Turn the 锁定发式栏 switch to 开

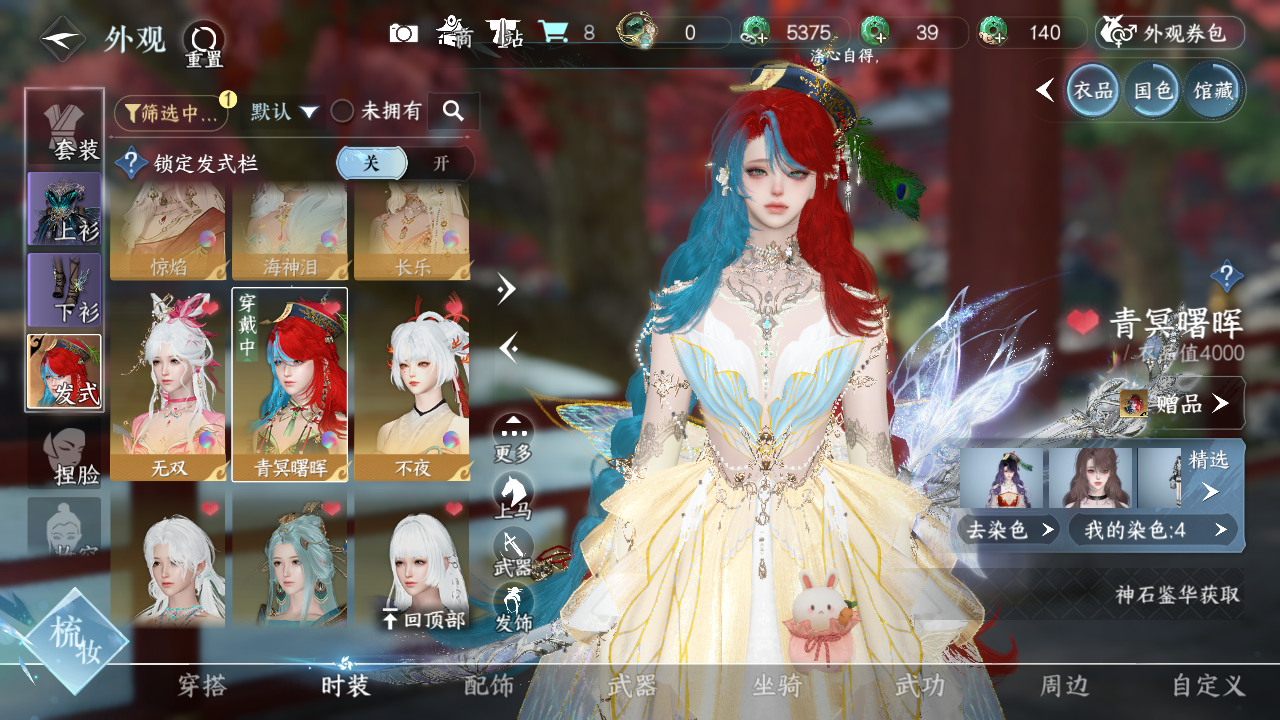440,163
